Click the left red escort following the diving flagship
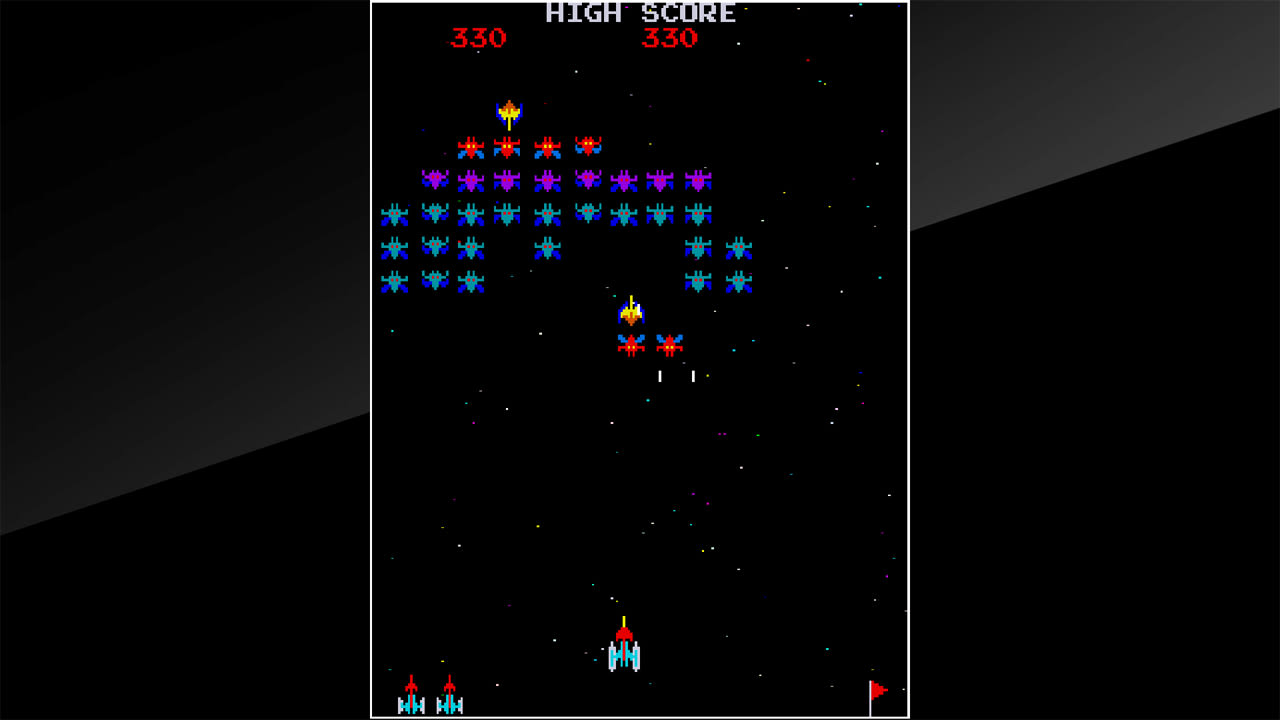The width and height of the screenshot is (1280, 720). pos(629,346)
